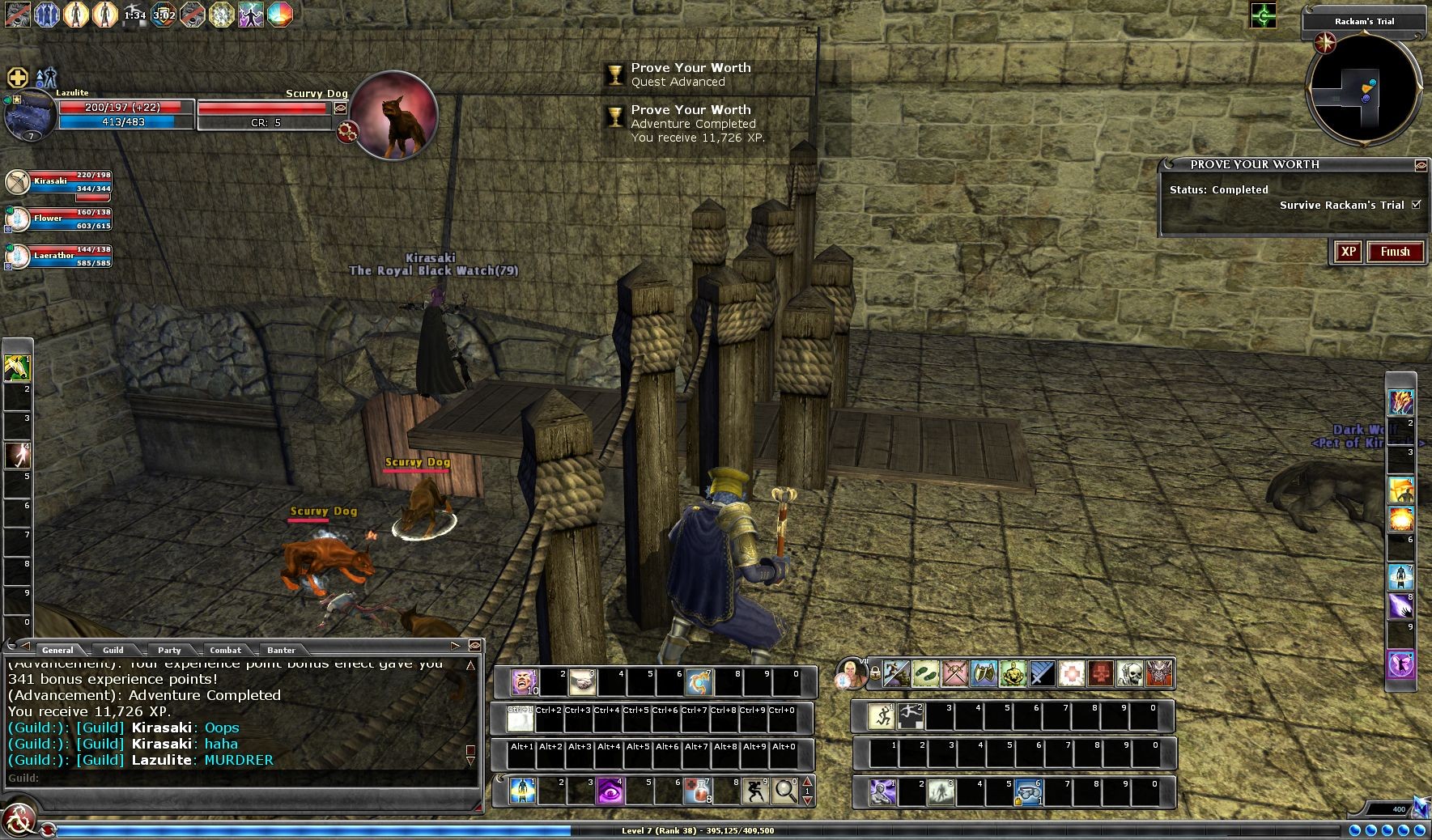Select the Party chat tab
The width and height of the screenshot is (1432, 840).
169,650
